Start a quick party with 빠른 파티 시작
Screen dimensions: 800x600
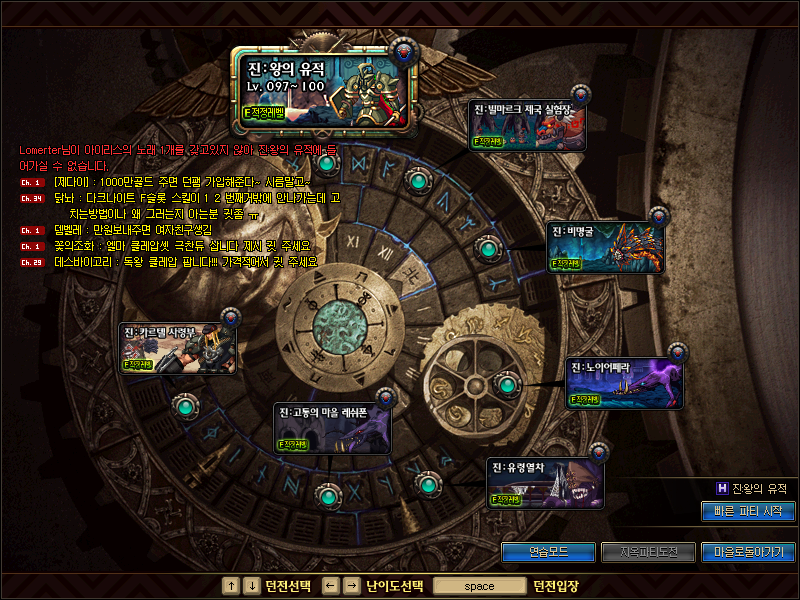click(748, 511)
